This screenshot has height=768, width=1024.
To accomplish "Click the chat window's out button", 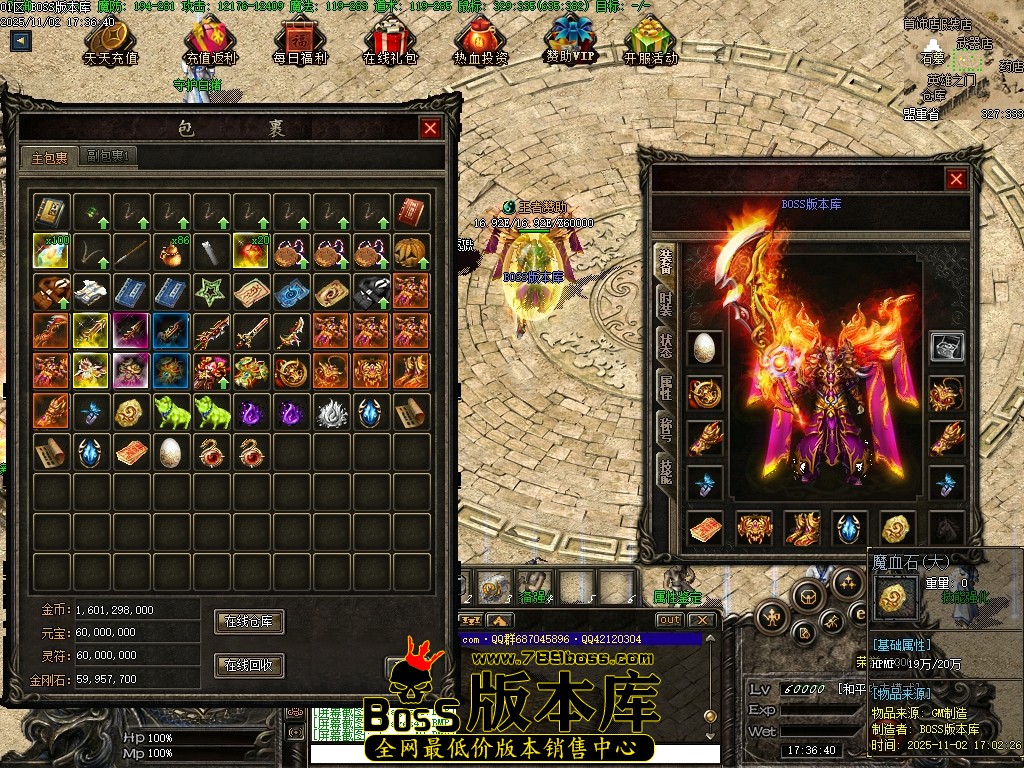I will click(x=669, y=620).
